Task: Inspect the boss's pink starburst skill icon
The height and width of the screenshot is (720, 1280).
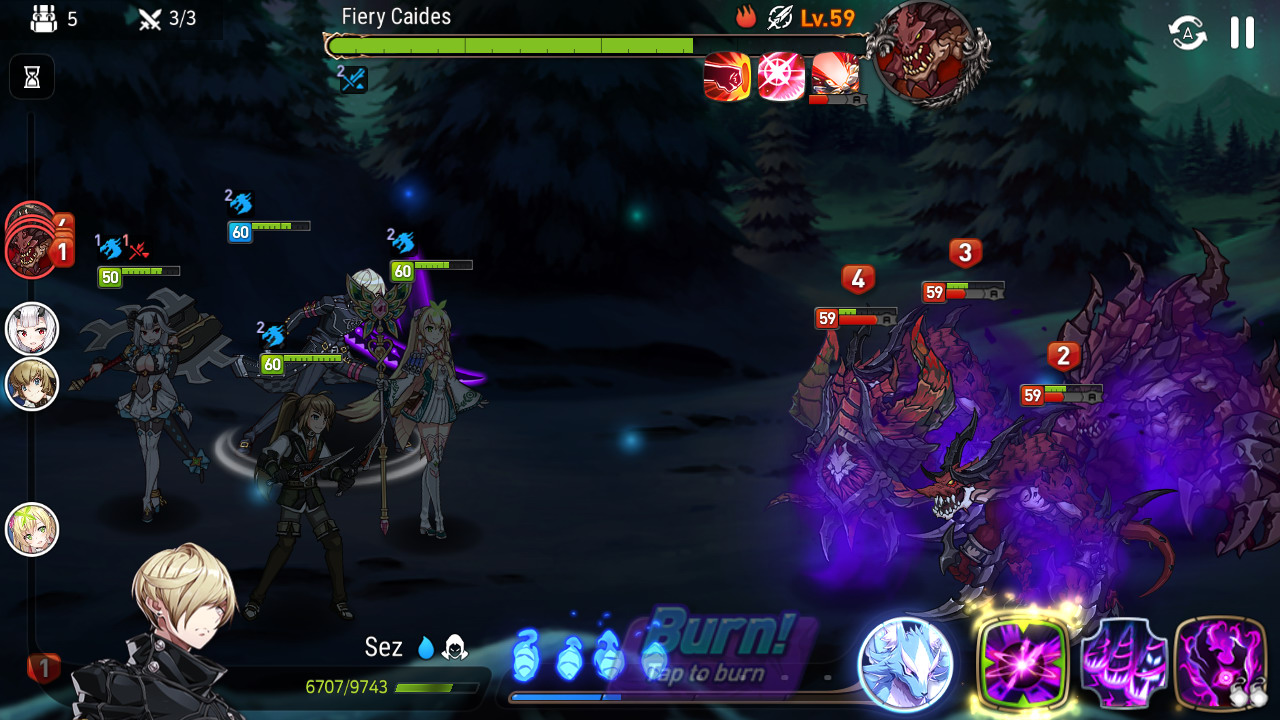Action: [x=781, y=77]
